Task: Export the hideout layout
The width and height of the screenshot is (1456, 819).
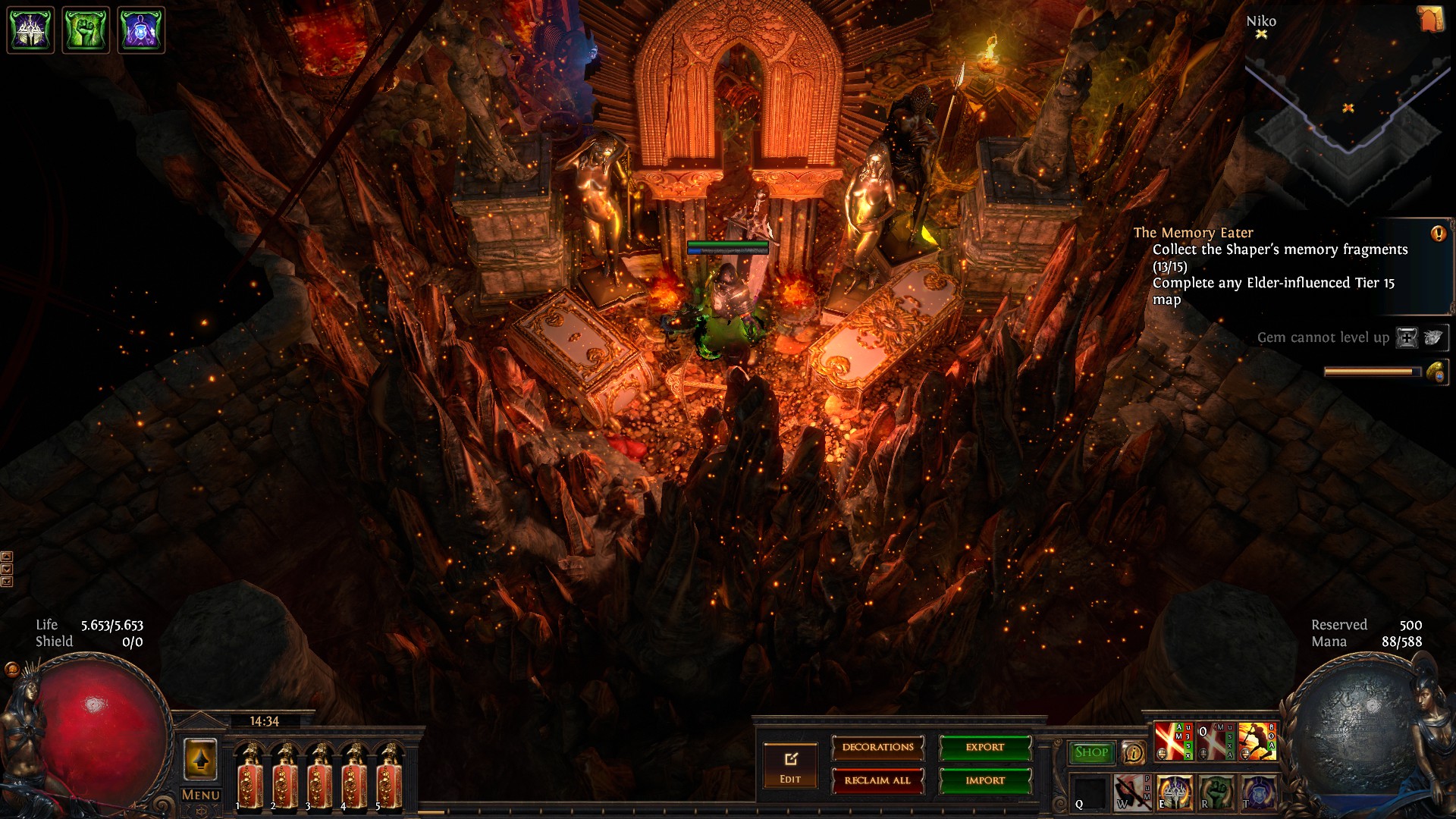Action: [985, 748]
